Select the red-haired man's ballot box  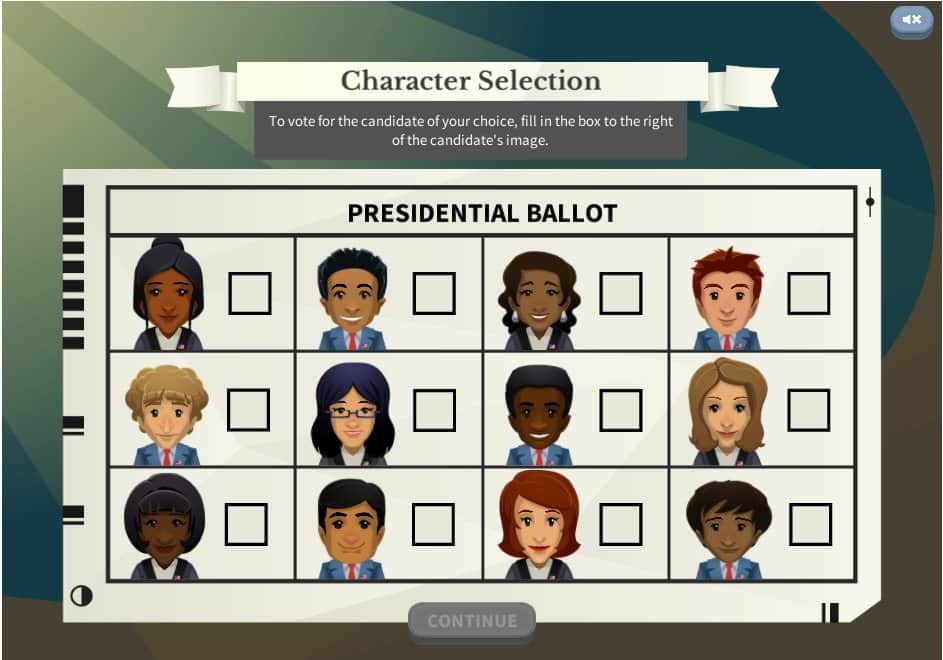[x=808, y=293]
